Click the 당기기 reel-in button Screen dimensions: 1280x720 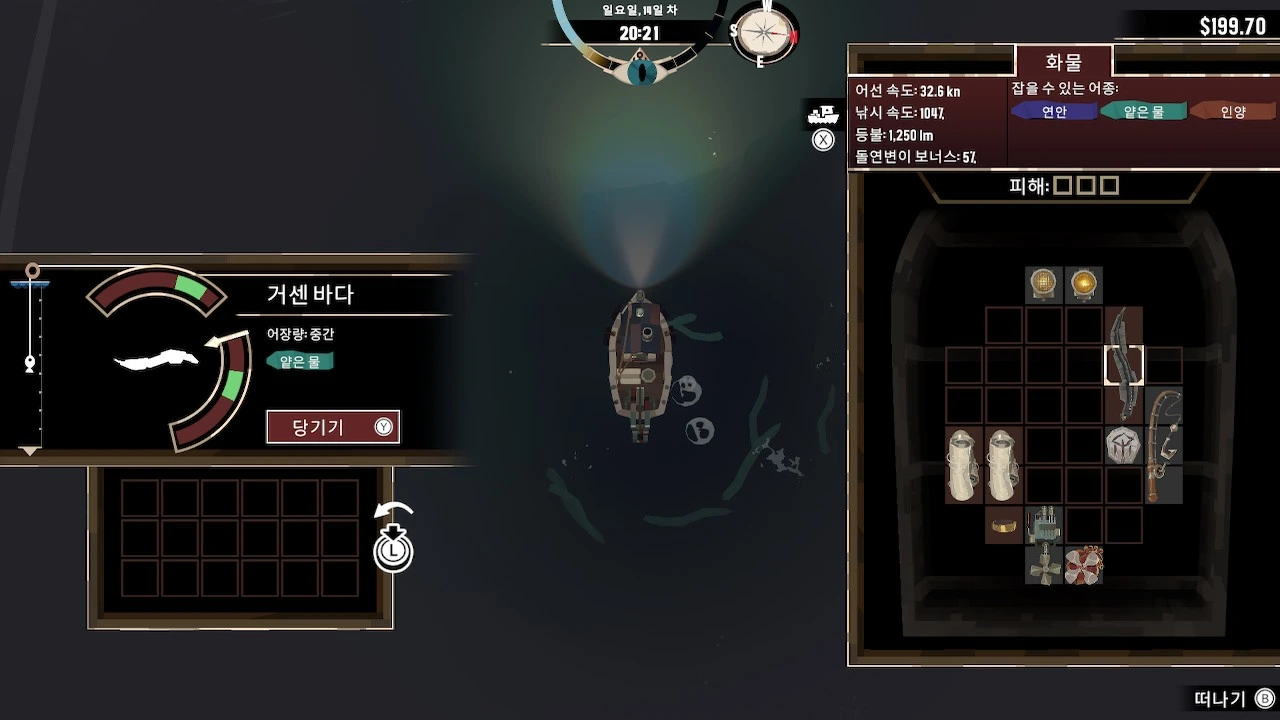(332, 427)
